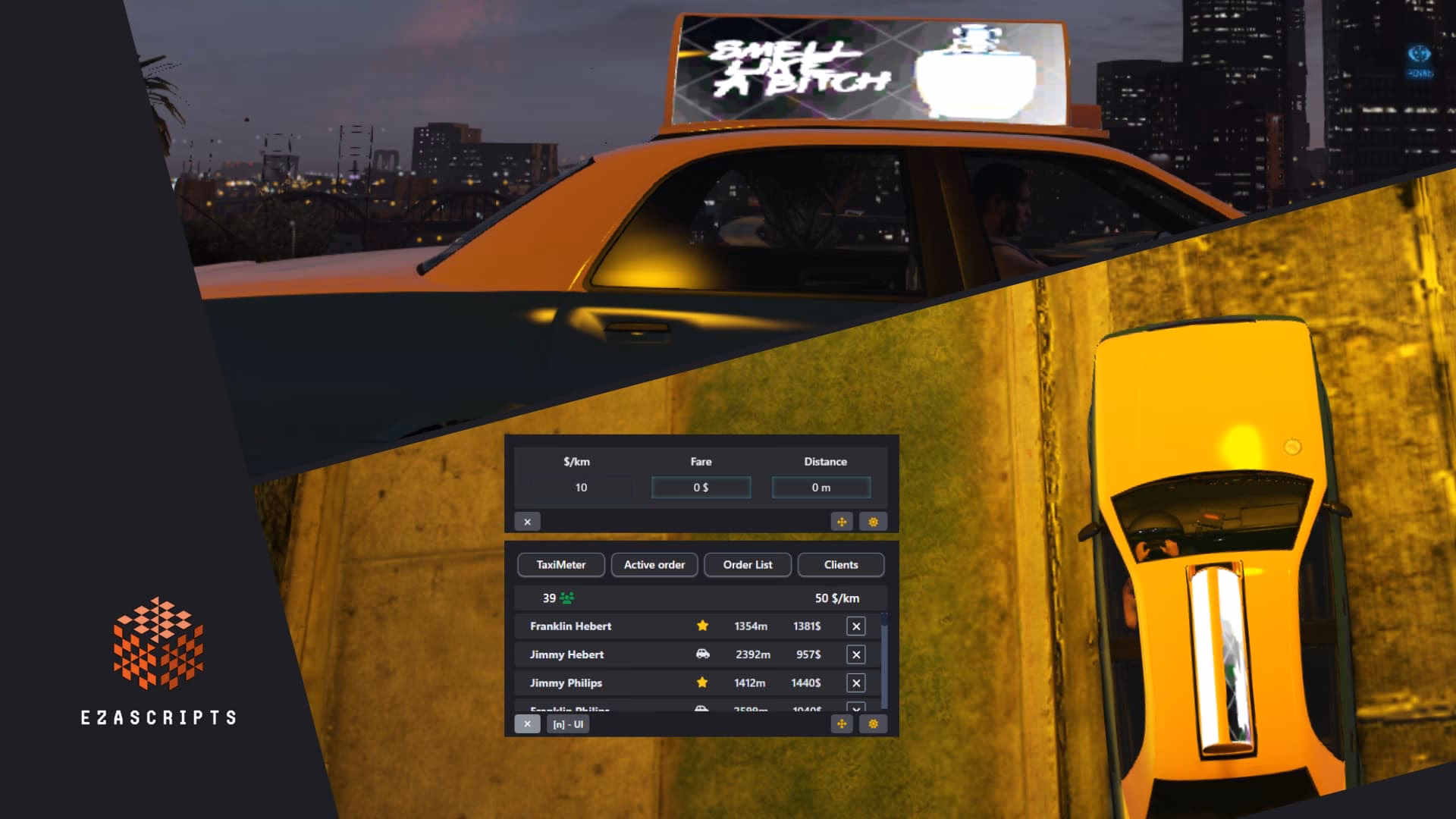Select the $/km field showing 10

coord(582,488)
